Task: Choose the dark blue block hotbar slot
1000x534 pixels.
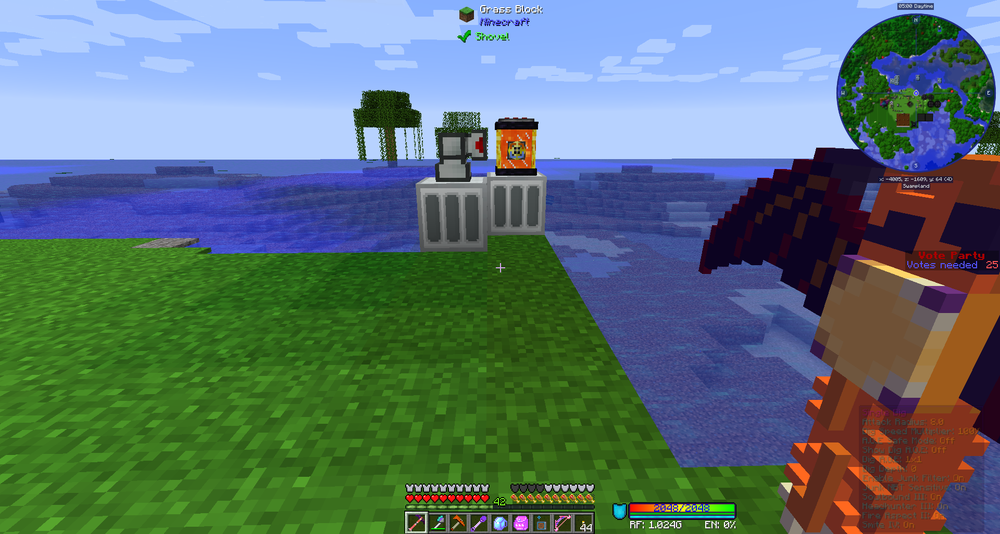Action: (542, 523)
